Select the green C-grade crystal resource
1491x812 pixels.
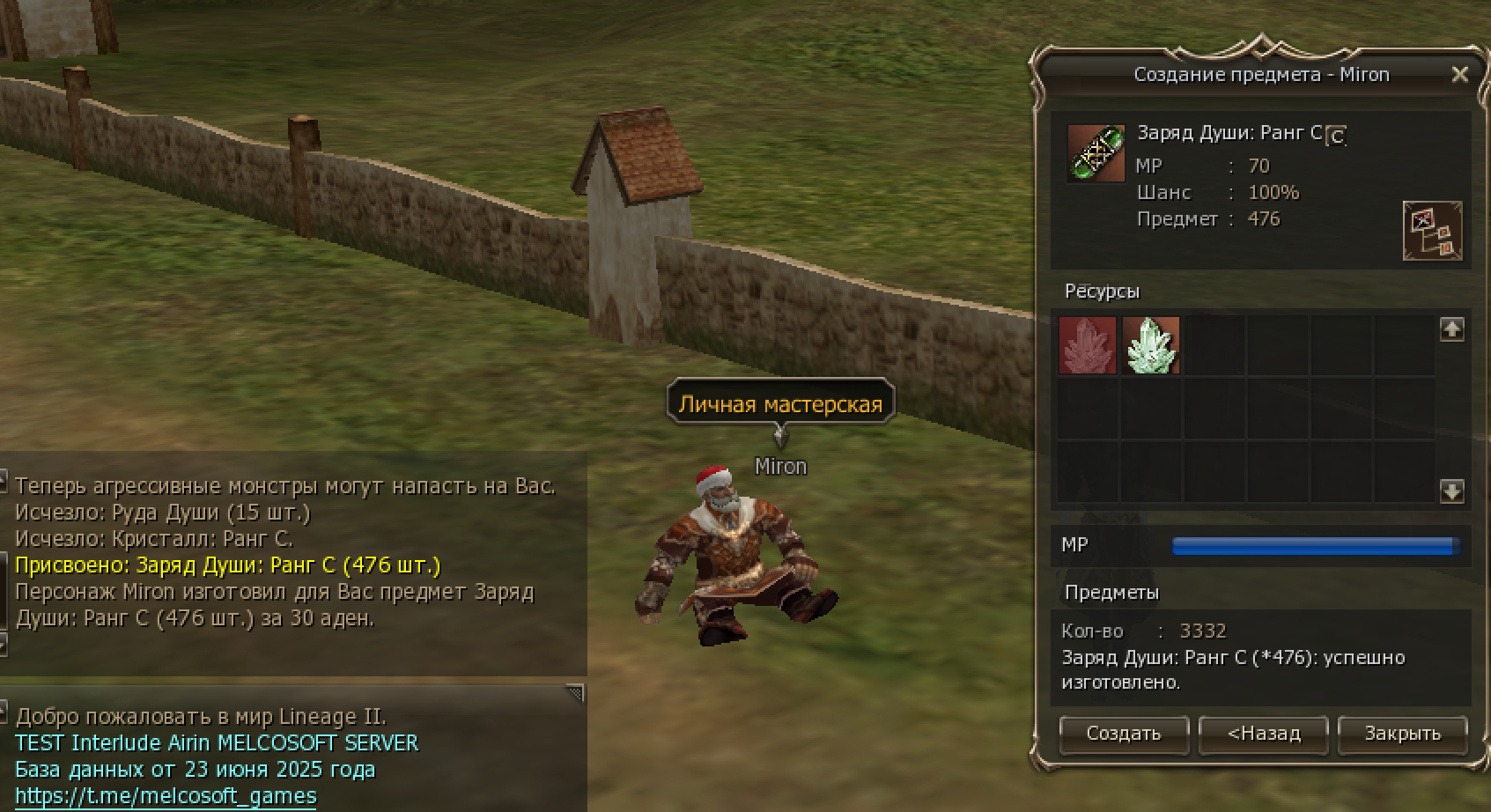(x=1150, y=345)
